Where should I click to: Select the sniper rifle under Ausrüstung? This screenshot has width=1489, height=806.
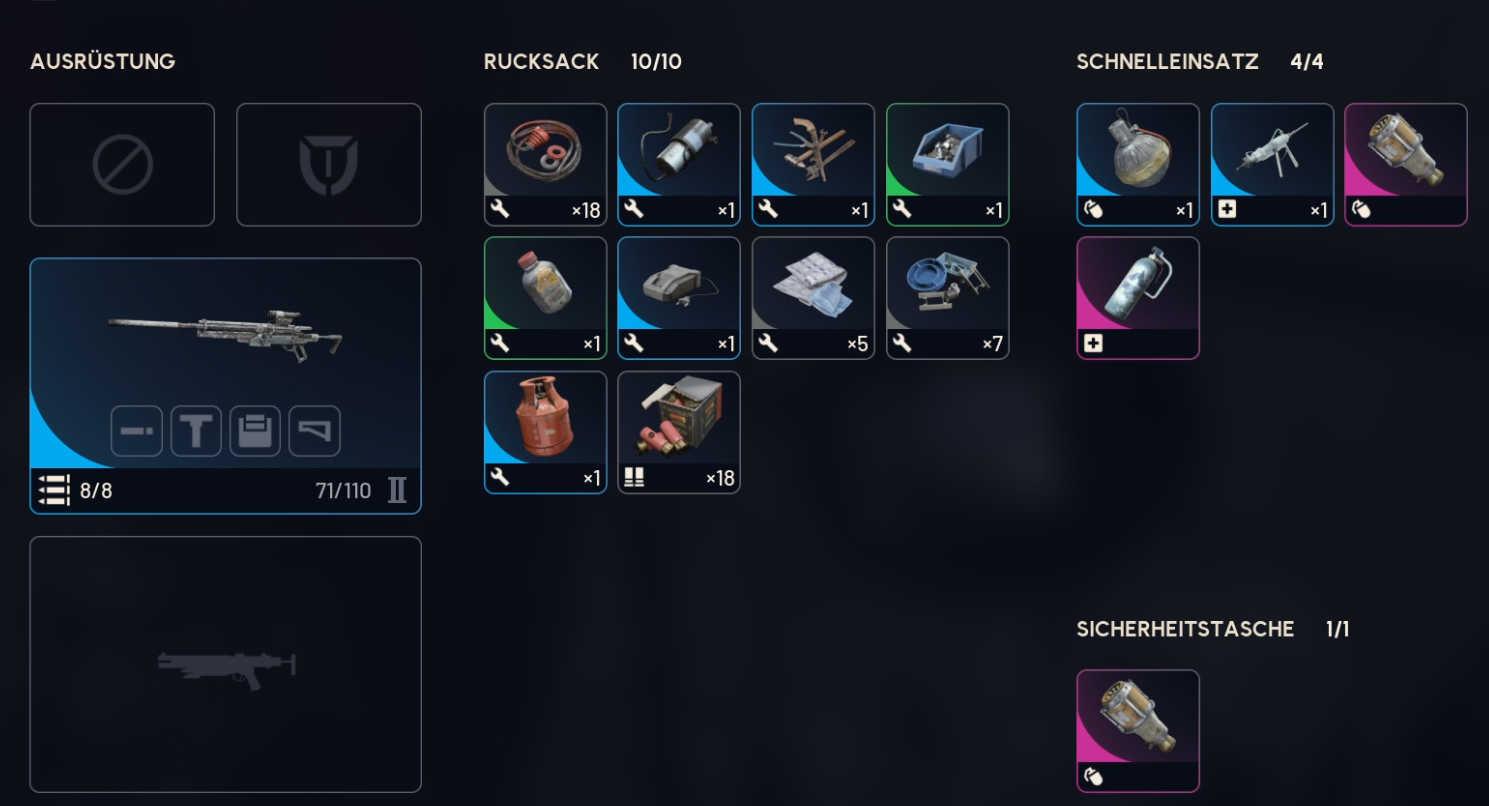pyautogui.click(x=225, y=340)
